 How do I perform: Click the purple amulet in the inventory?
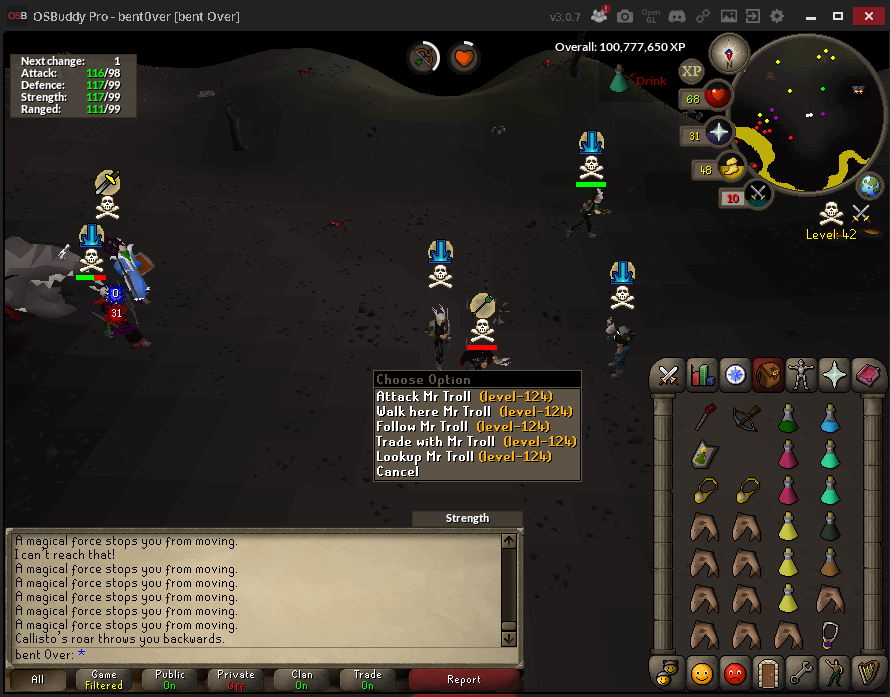click(x=829, y=635)
